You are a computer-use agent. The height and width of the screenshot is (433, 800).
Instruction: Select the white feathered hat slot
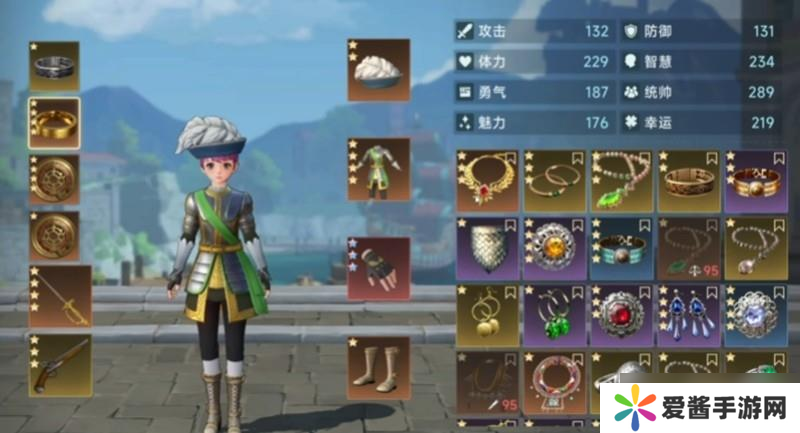click(x=378, y=70)
